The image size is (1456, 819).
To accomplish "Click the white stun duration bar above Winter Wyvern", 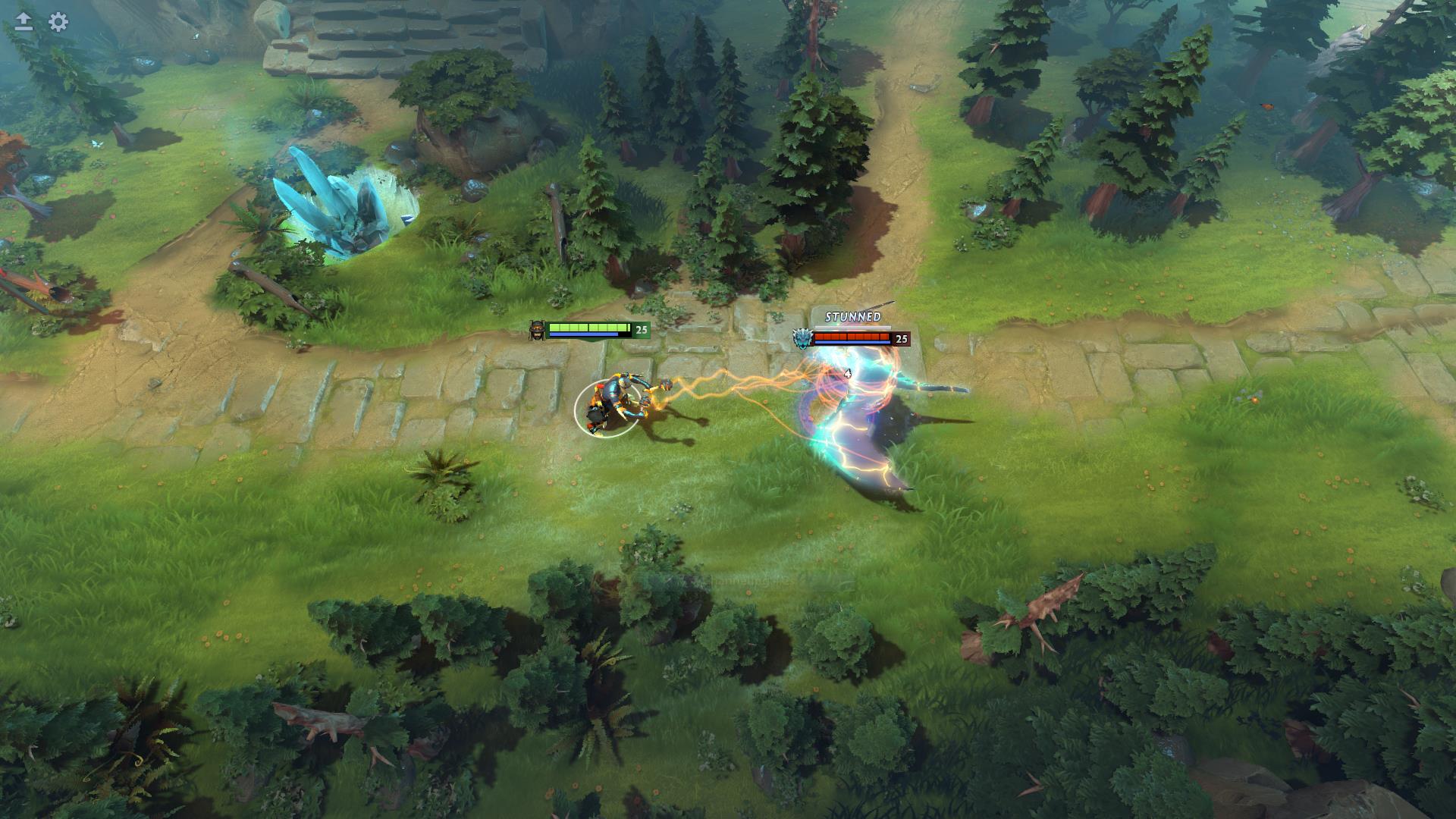I will click(852, 325).
